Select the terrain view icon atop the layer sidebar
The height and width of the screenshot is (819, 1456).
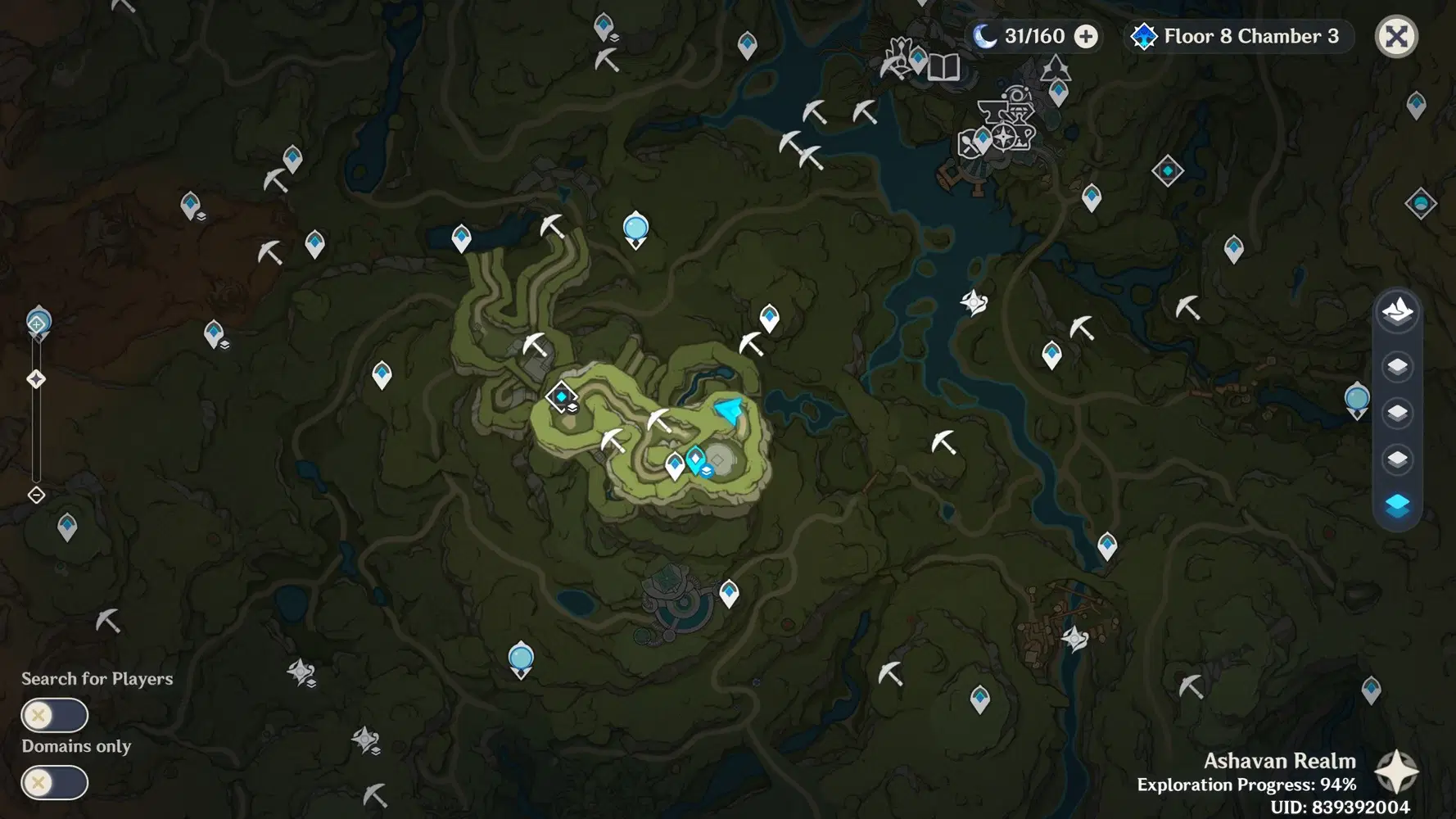pos(1398,311)
